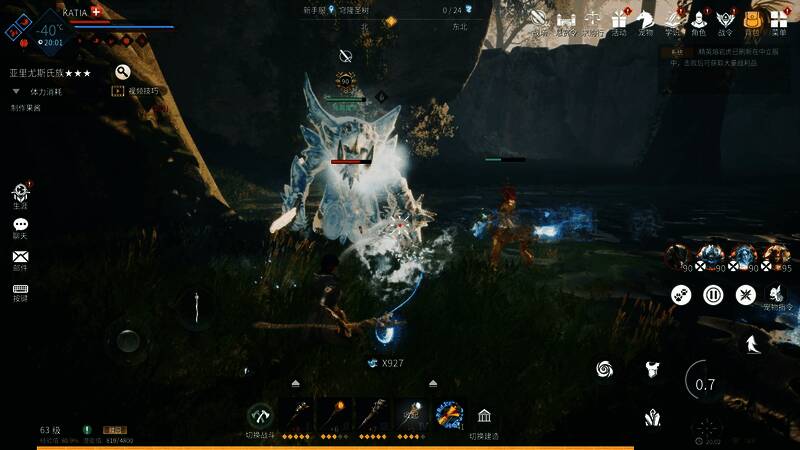Open the 按键 keyboard settings
Viewport: 800px width, 450px height.
point(20,289)
